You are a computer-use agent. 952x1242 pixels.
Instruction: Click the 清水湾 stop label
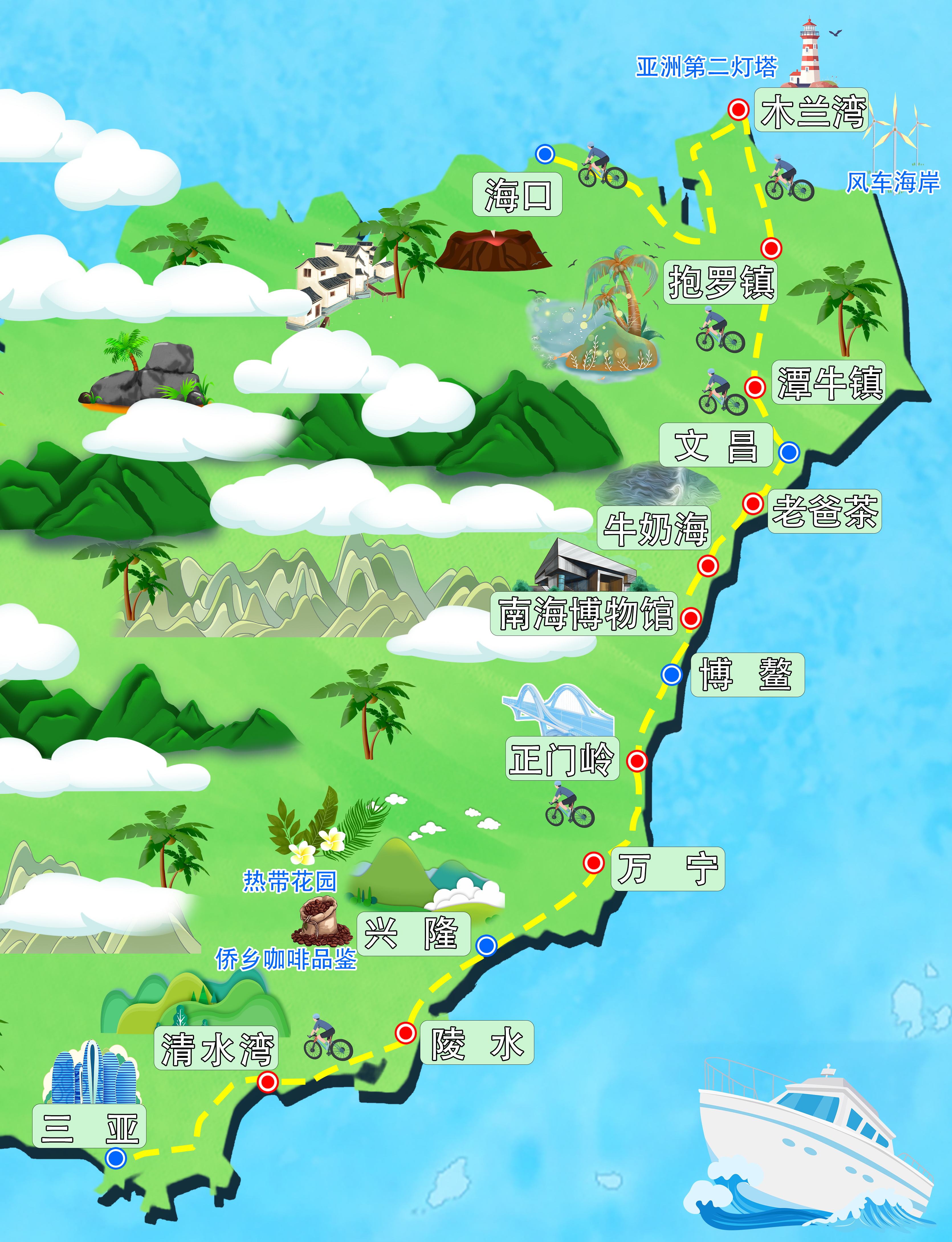(x=217, y=1048)
